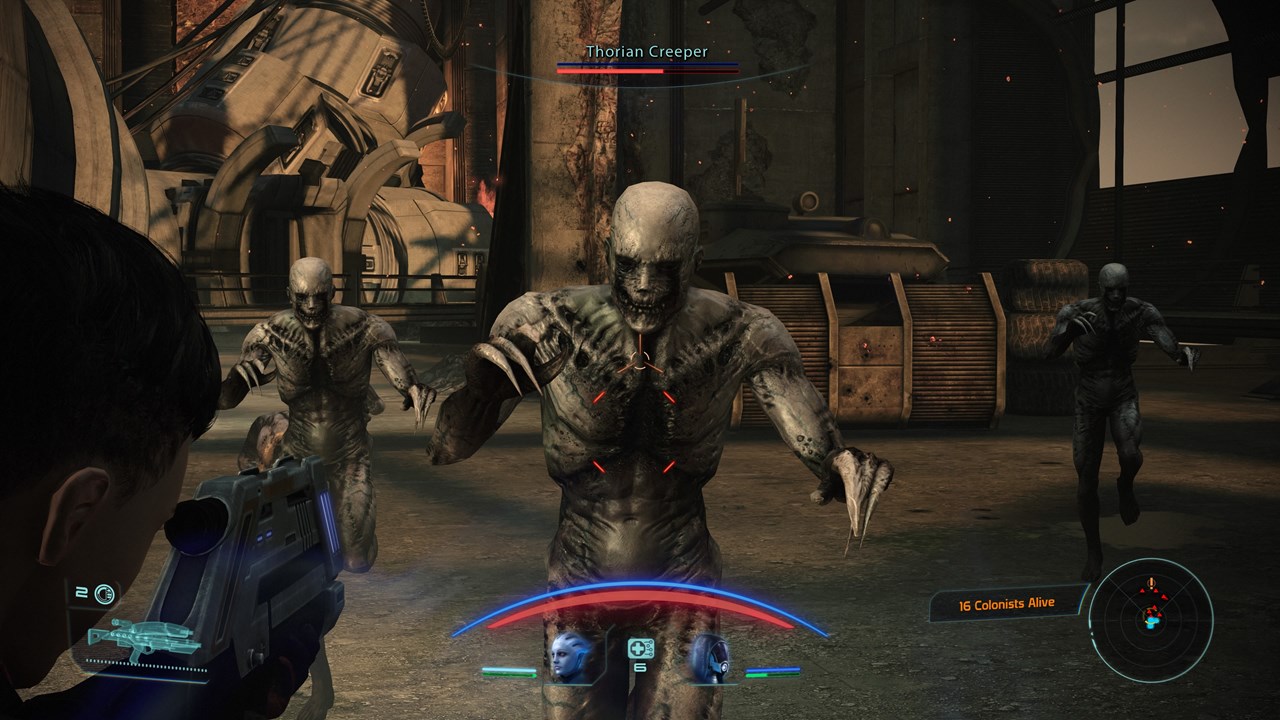1280x720 pixels.
Task: Click the circular radar minimap
Action: click(x=1150, y=607)
